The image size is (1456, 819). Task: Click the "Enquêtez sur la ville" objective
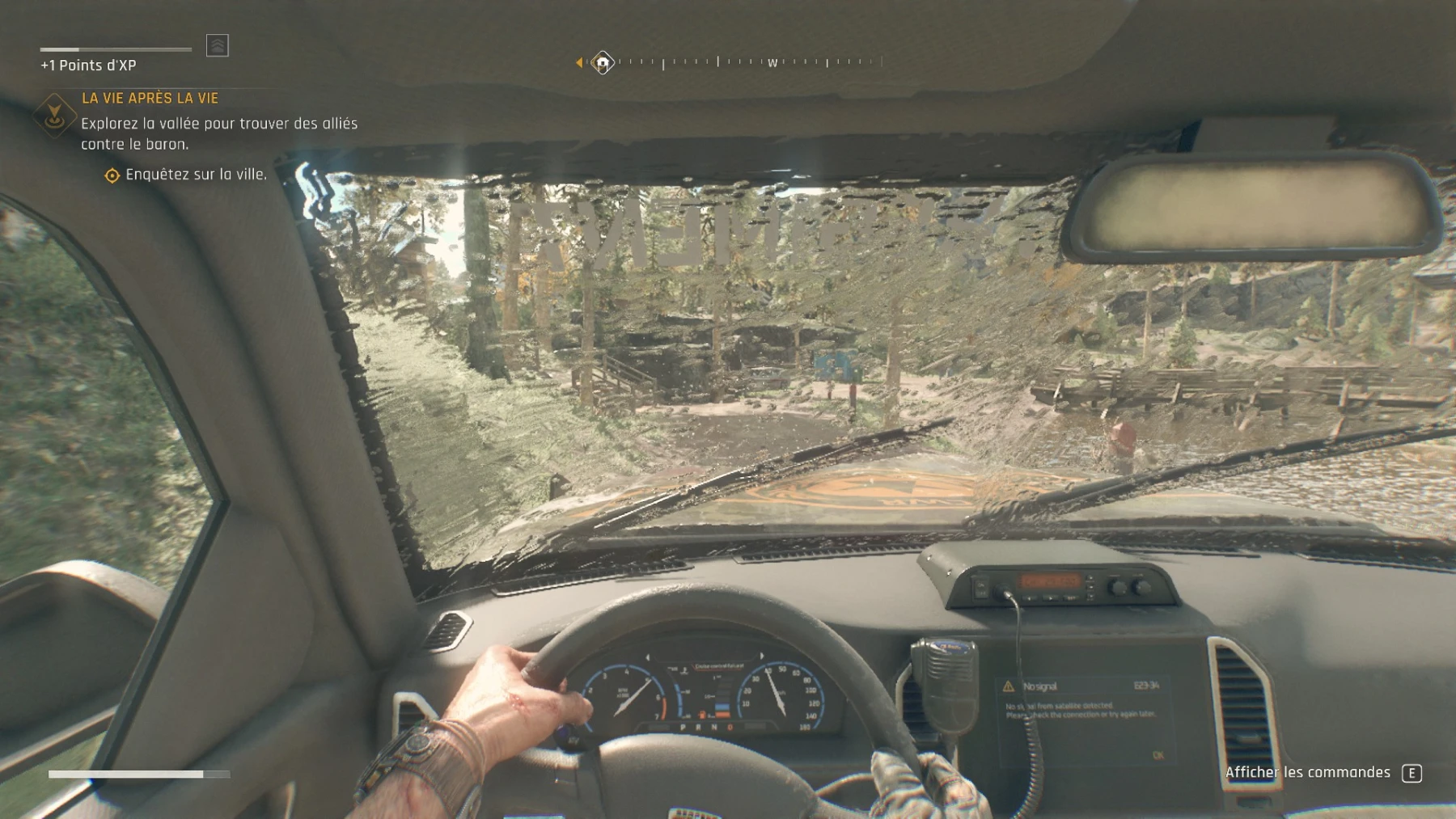[195, 175]
